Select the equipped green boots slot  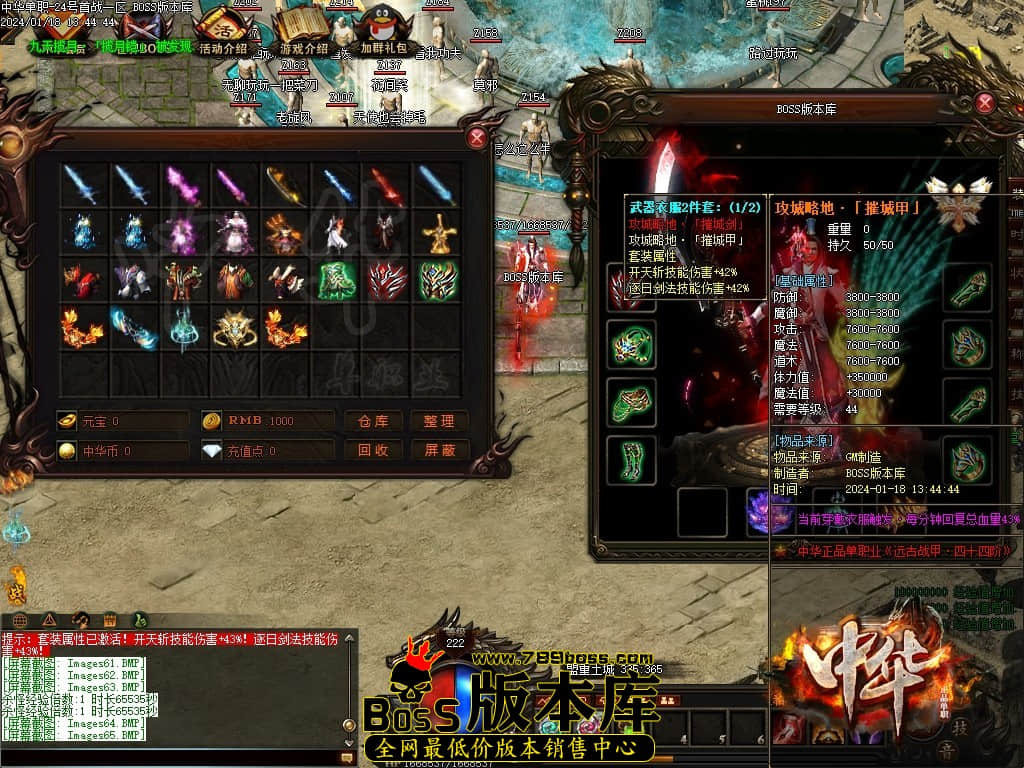click(632, 459)
